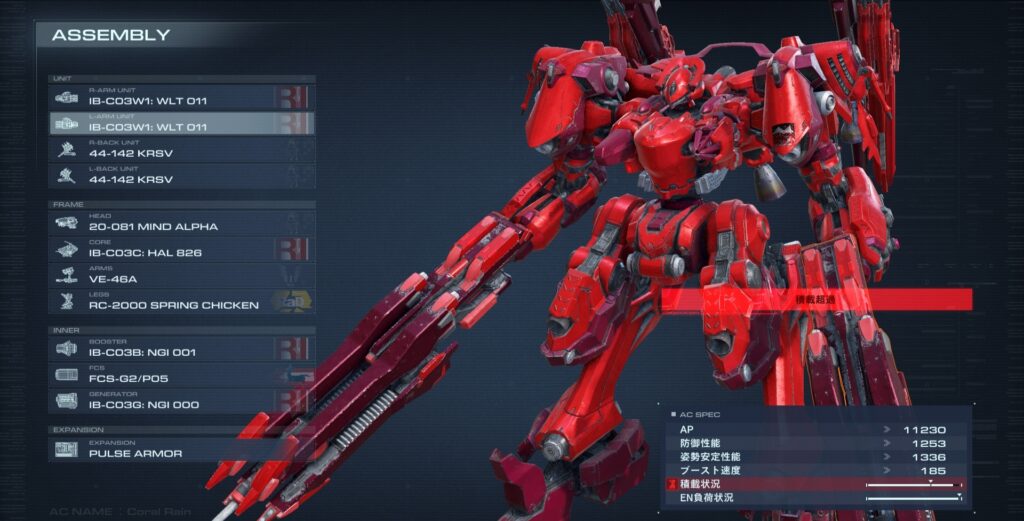Open the CORE slot IB-C03C: HAL 826
Screen dimensions: 1024x521
pyautogui.click(x=182, y=249)
